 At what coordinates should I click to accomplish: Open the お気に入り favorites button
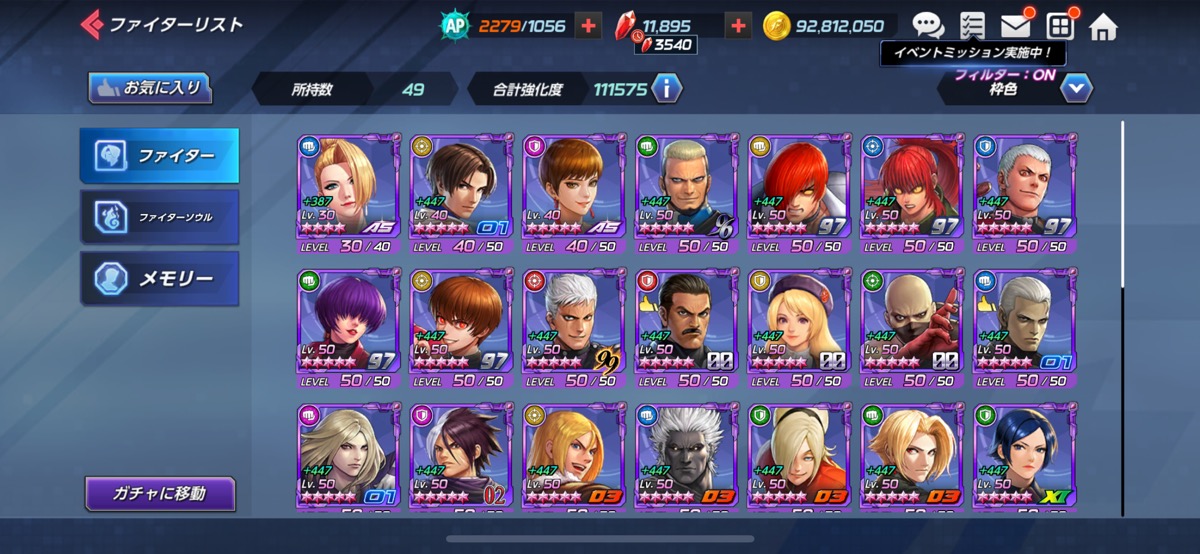[151, 88]
